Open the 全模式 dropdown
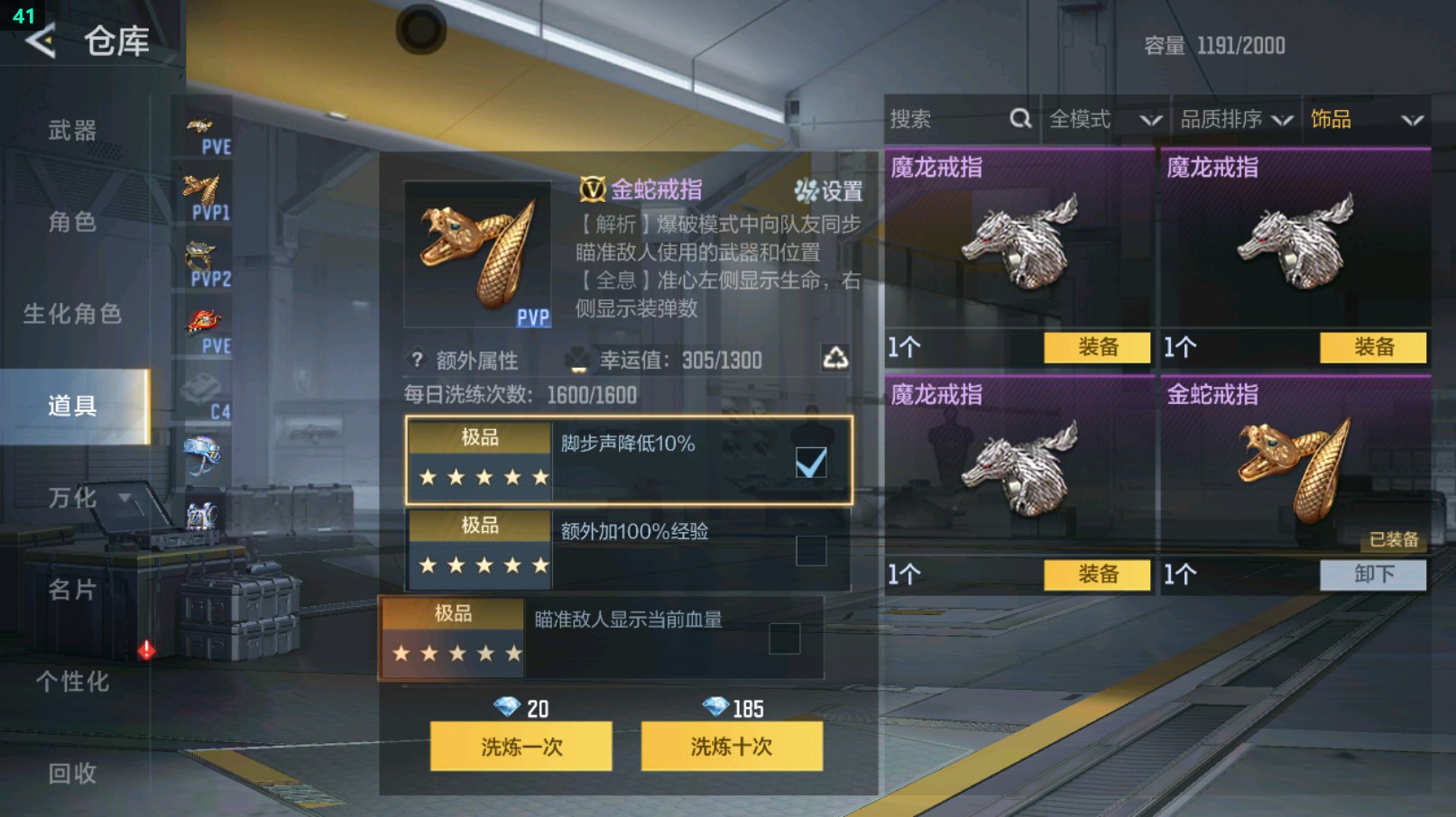 tap(1101, 118)
